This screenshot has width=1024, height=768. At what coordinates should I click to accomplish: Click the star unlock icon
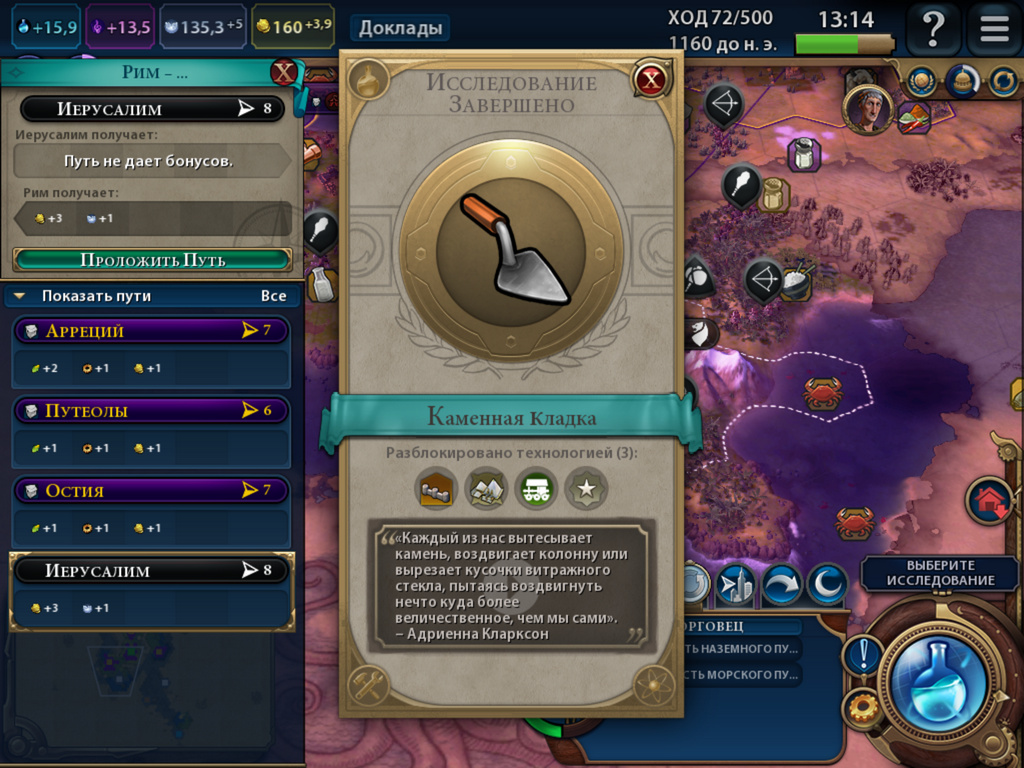(585, 489)
